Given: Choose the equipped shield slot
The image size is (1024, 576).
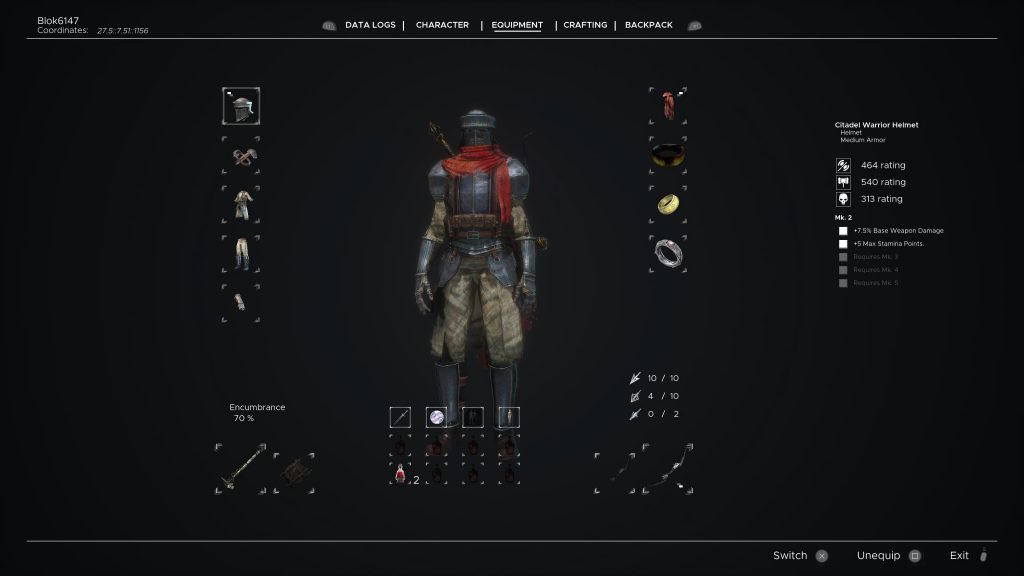Looking at the screenshot, I should 293,468.
